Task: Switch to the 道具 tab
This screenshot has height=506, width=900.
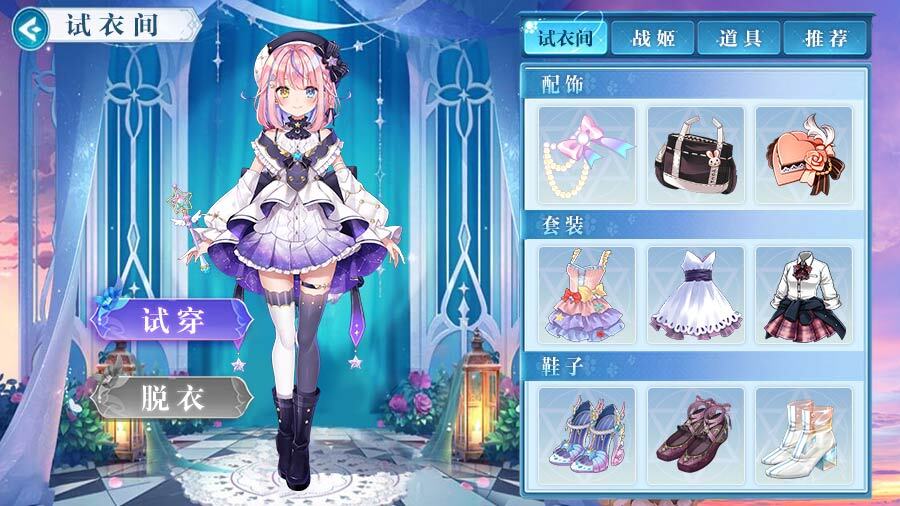Action: (740, 39)
